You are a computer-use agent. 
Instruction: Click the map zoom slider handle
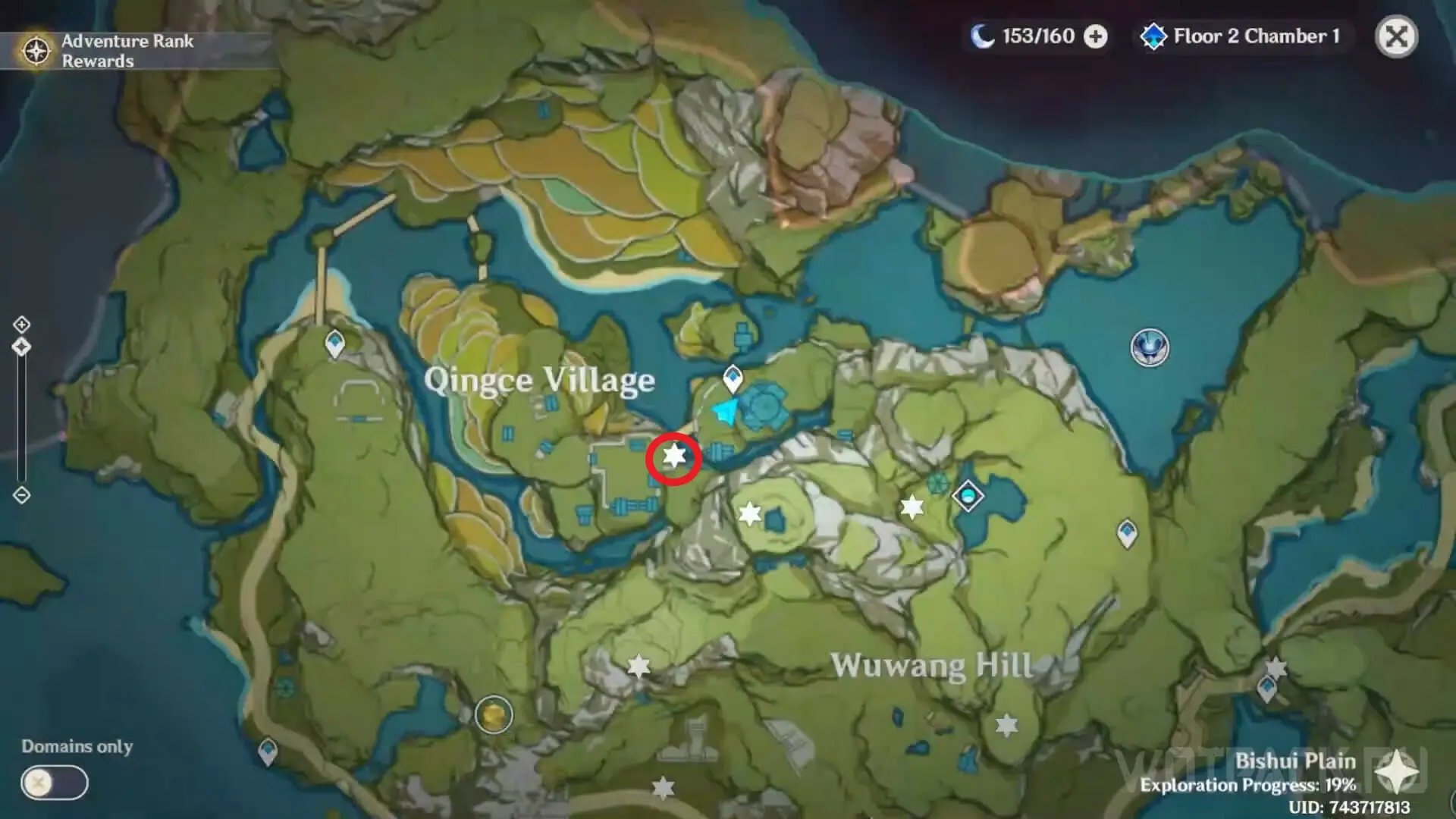click(x=21, y=347)
